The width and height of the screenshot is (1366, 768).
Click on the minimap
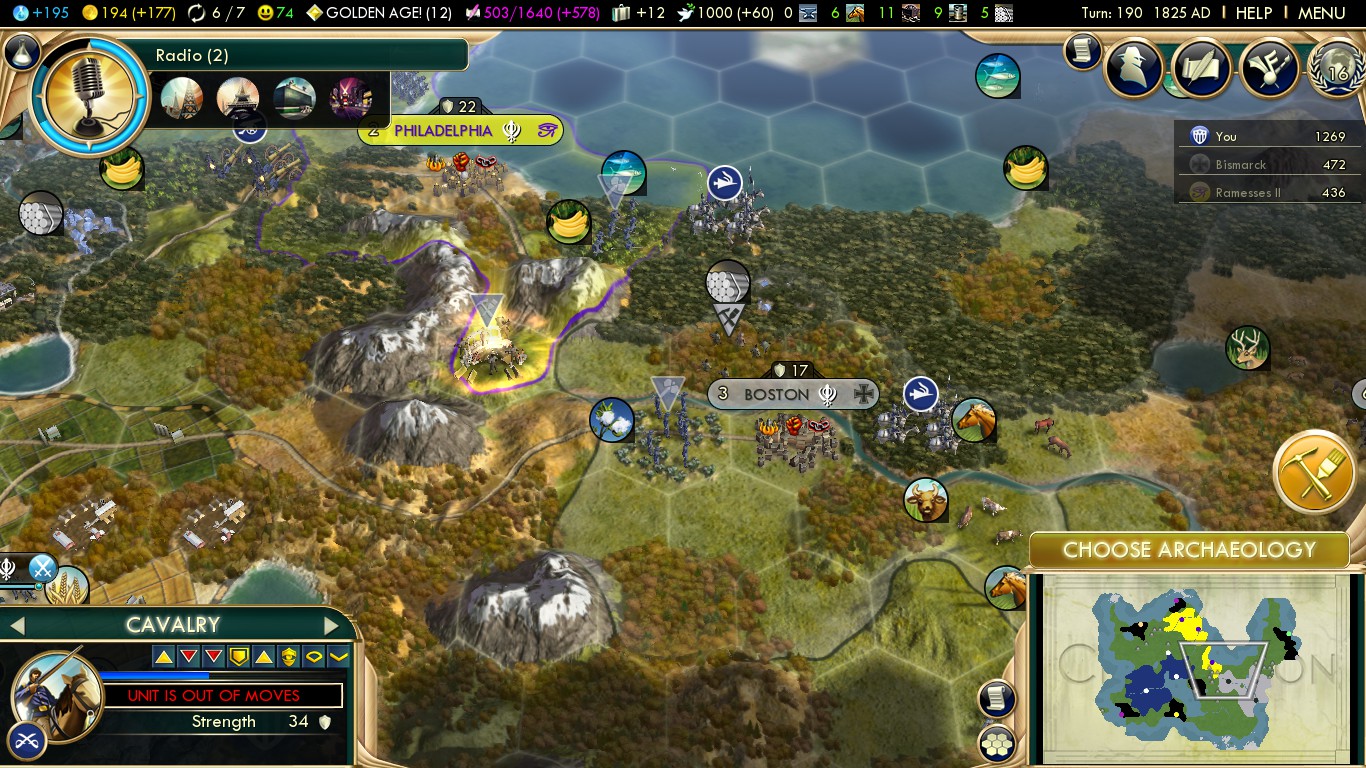[x=1190, y=666]
